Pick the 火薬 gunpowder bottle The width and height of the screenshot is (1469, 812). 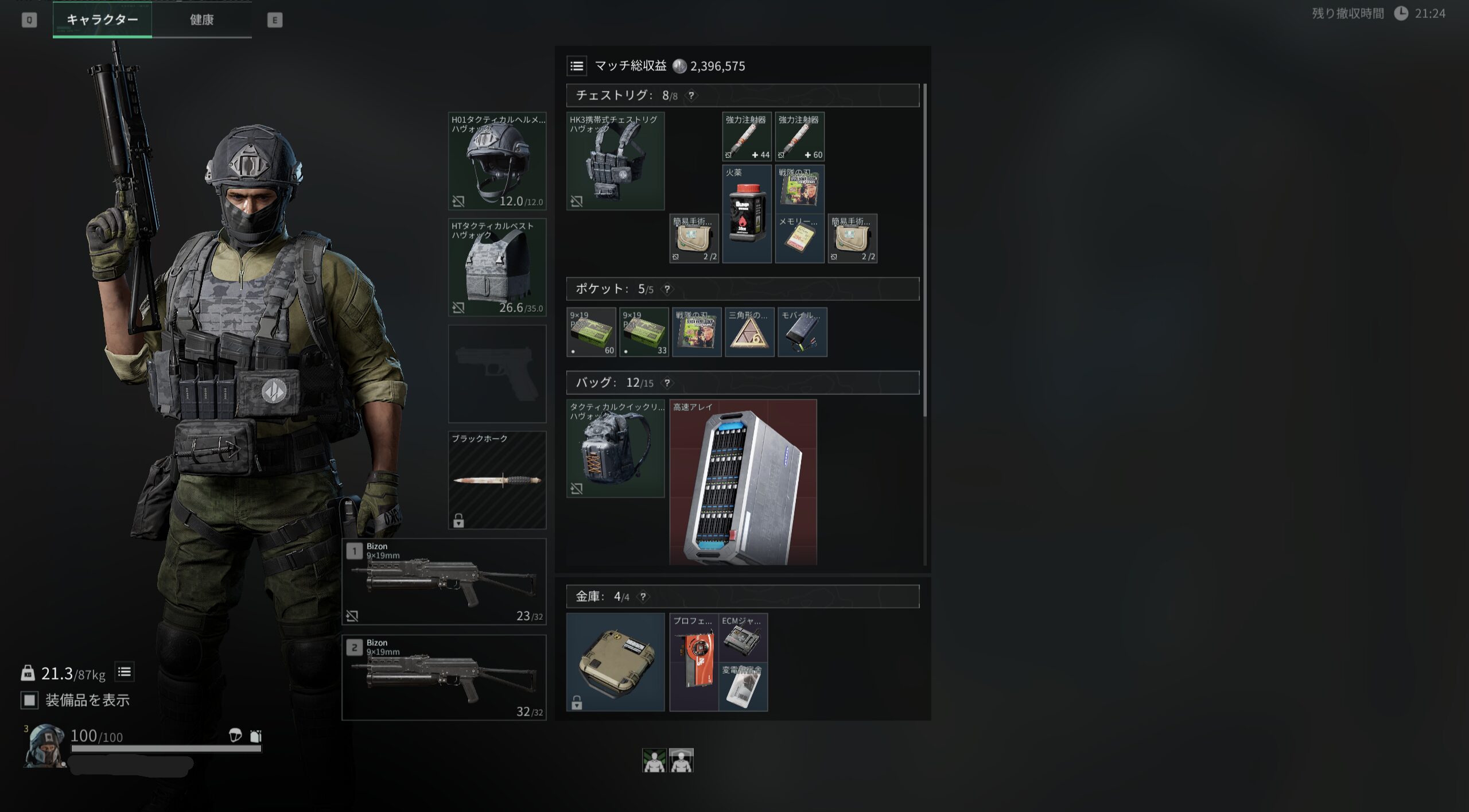point(747,214)
